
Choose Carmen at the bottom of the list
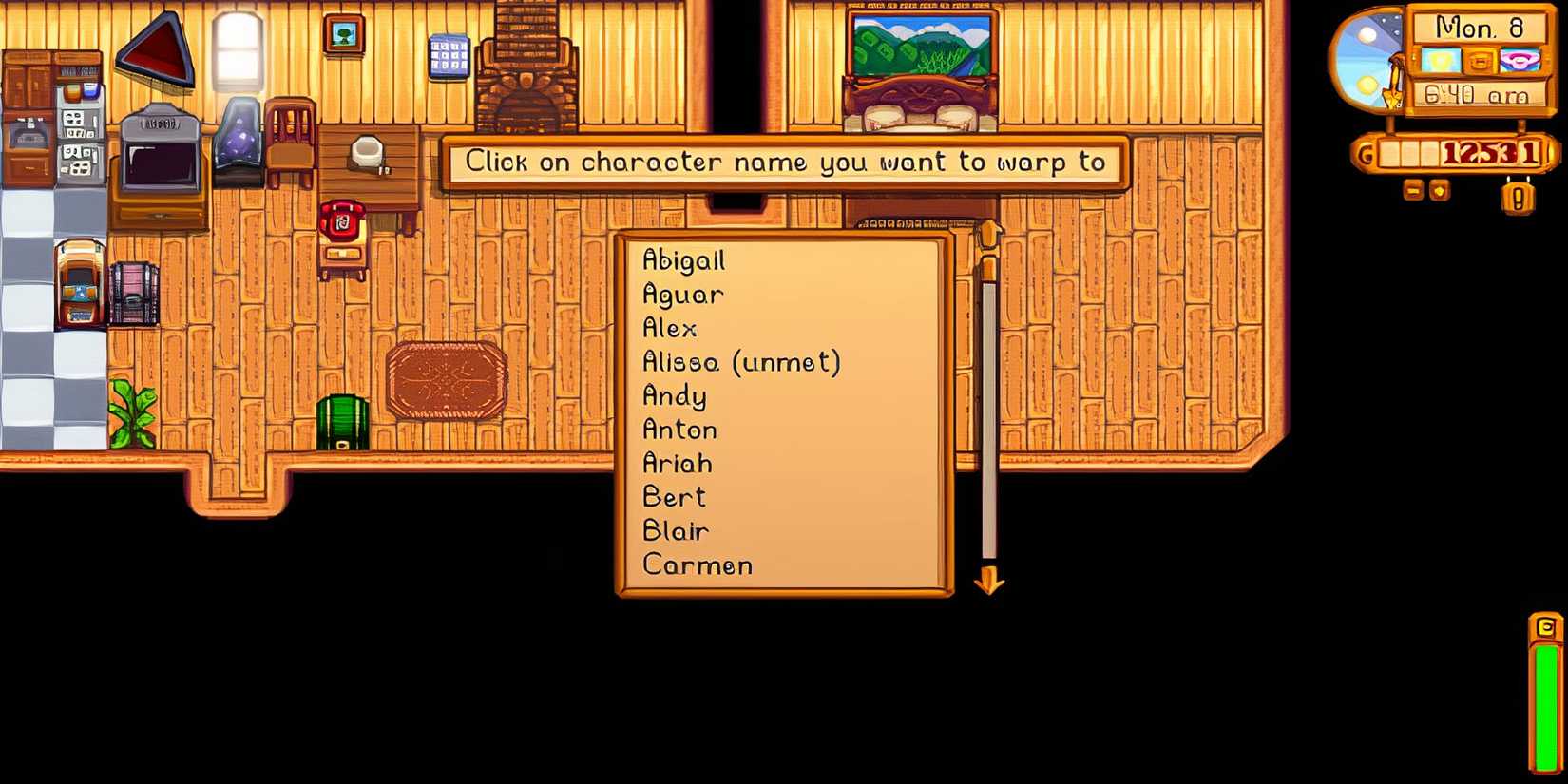(x=697, y=565)
